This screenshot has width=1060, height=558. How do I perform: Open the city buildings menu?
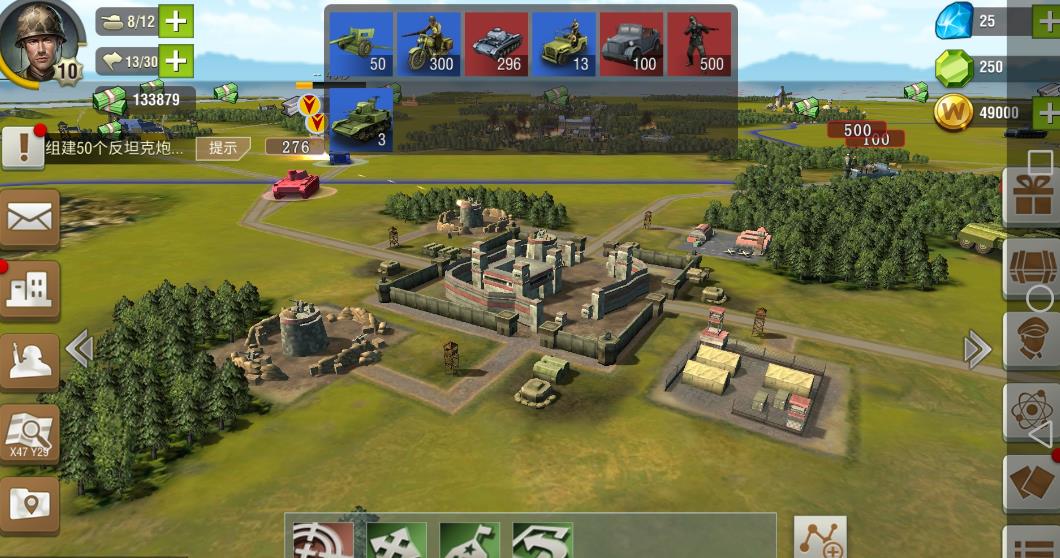[x=29, y=290]
